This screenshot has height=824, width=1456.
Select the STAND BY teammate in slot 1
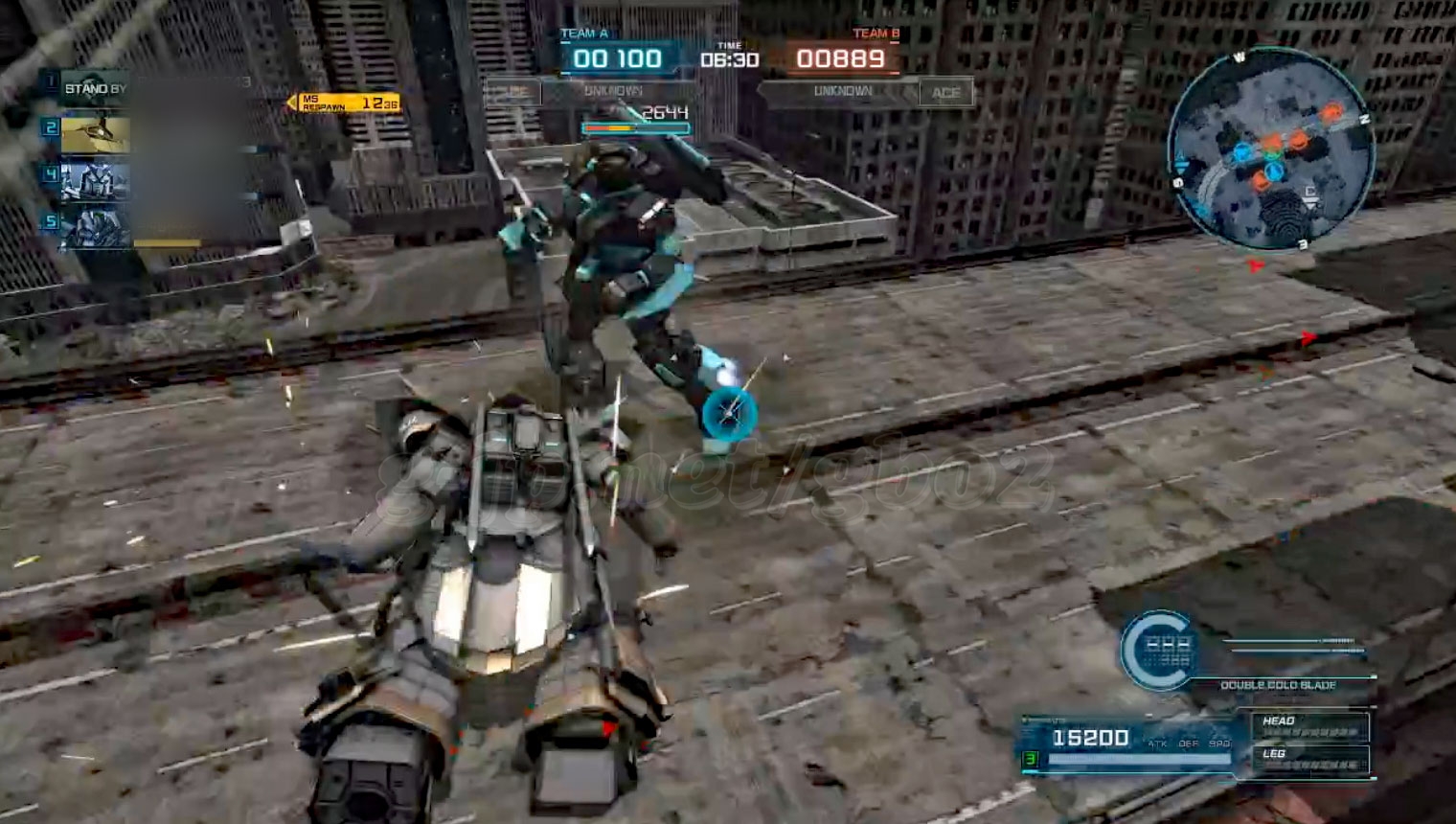click(94, 88)
